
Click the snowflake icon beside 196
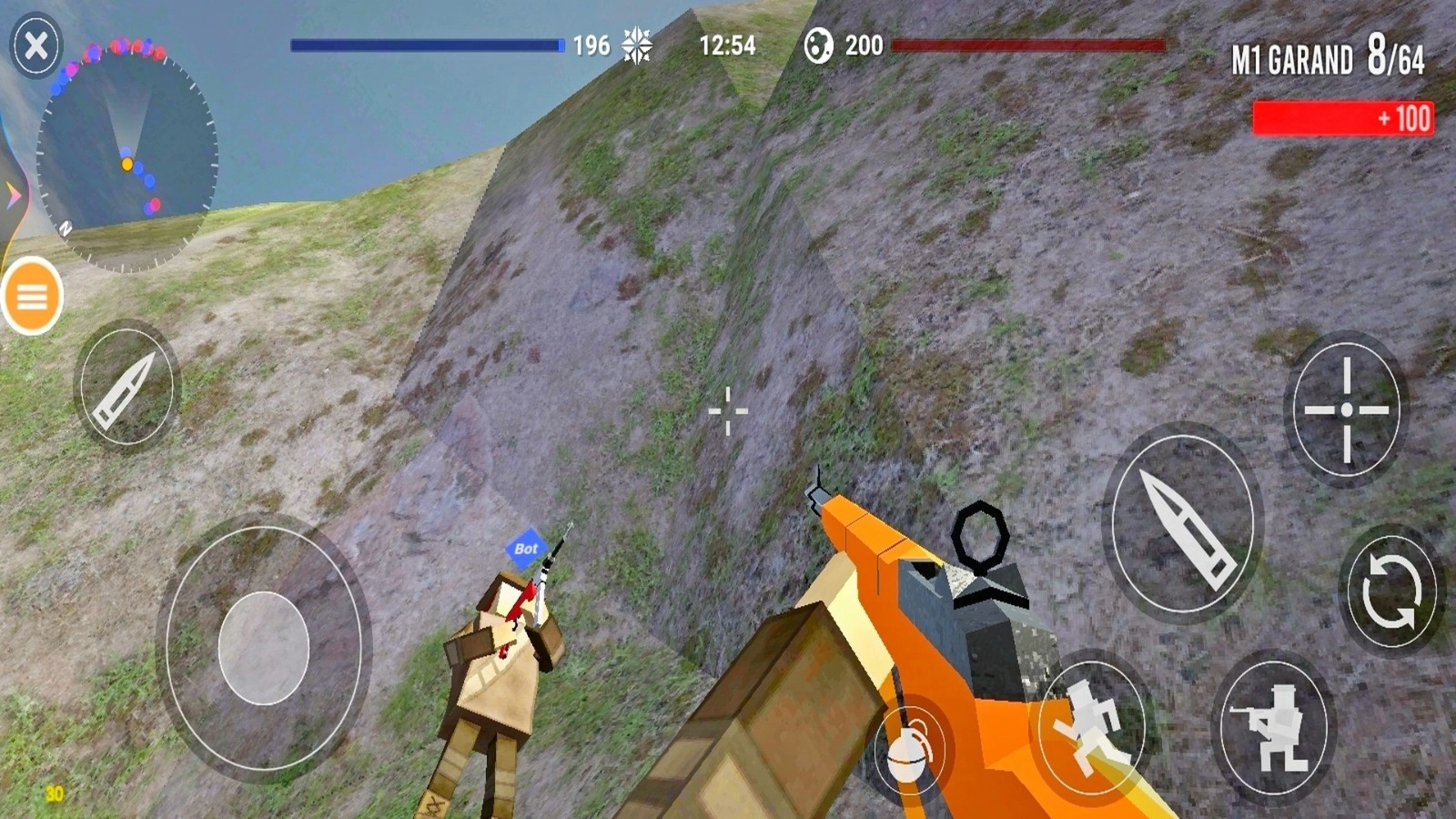[634, 44]
